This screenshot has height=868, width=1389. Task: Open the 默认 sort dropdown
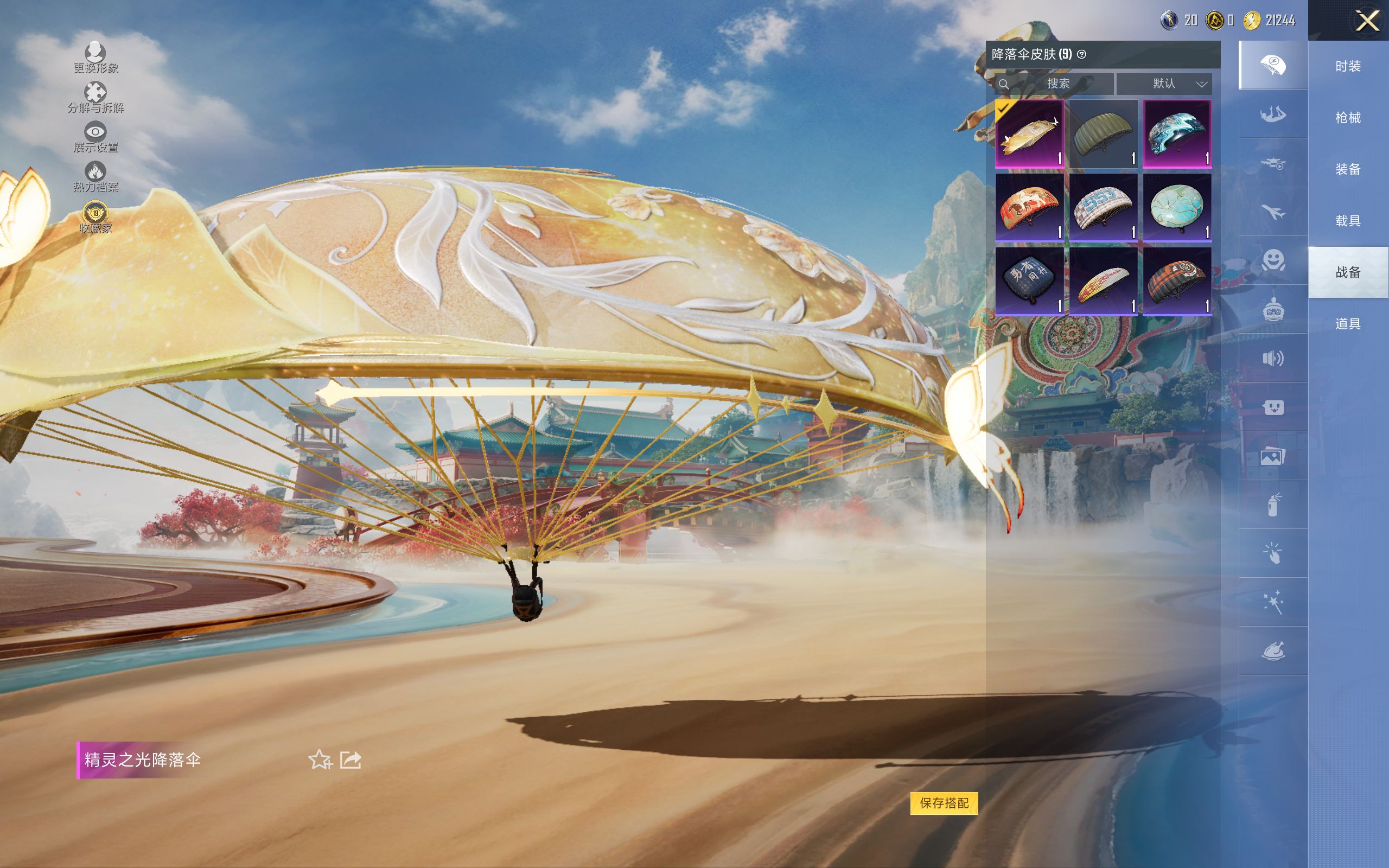[1163, 84]
